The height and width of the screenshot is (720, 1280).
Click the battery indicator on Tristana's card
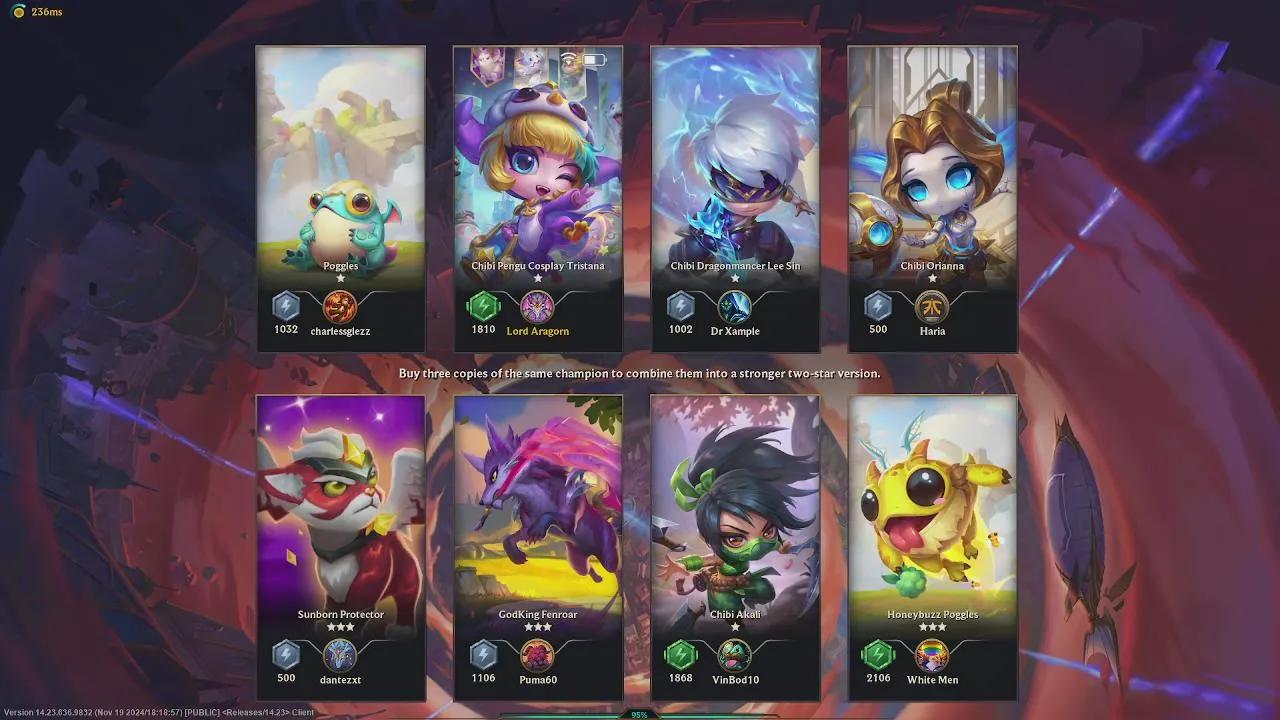click(x=591, y=59)
